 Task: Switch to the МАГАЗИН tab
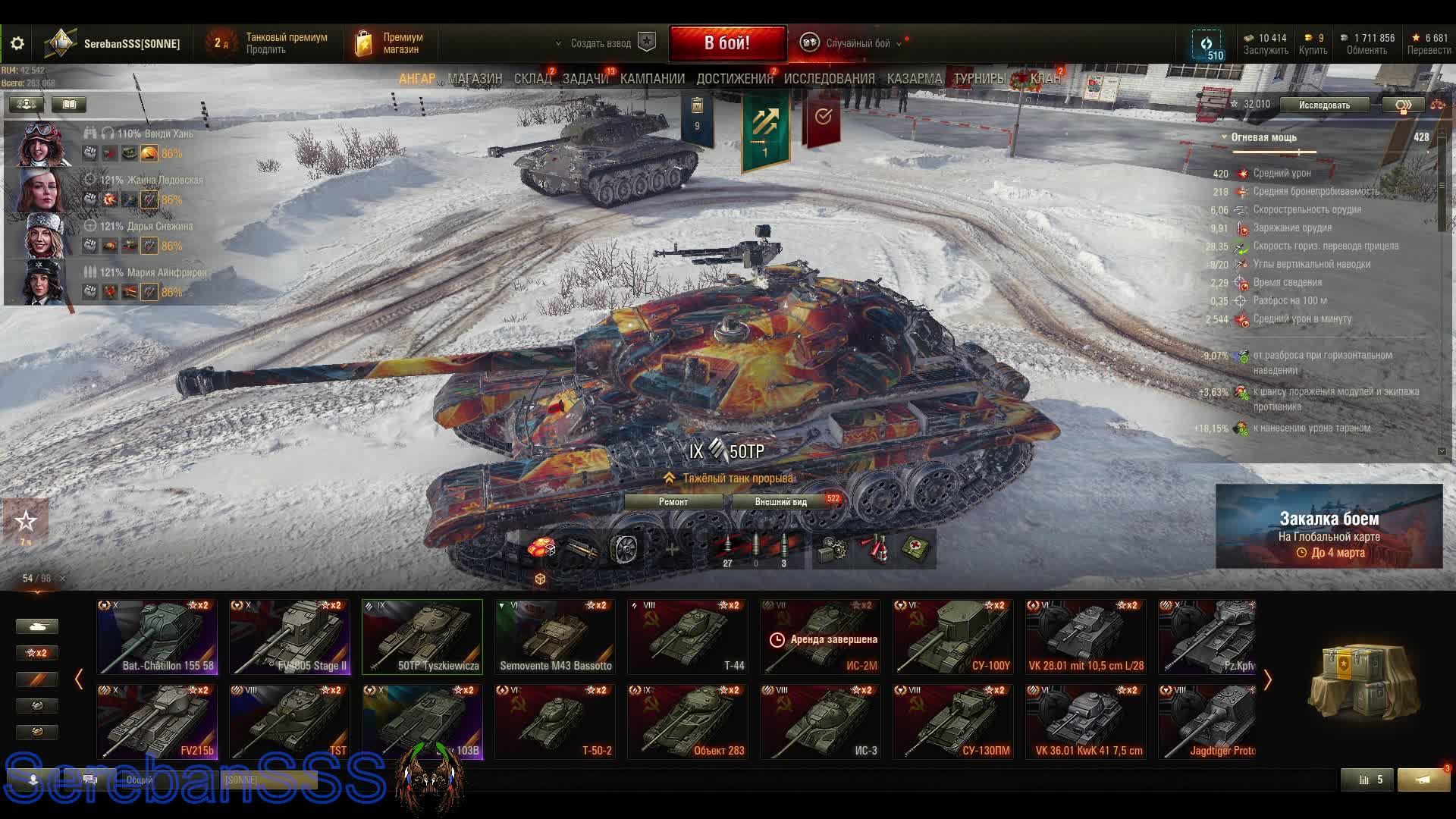(x=475, y=79)
